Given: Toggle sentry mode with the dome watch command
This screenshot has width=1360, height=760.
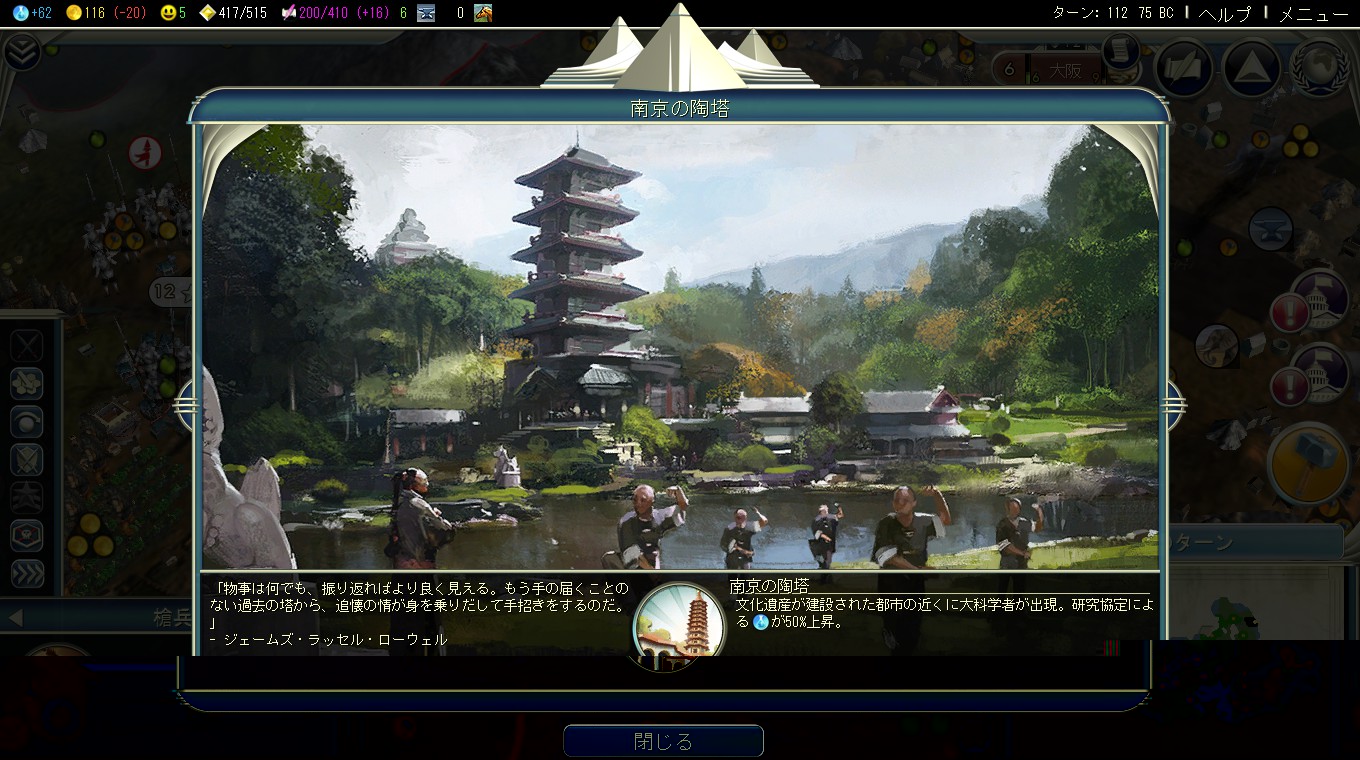Looking at the screenshot, I should [27, 420].
